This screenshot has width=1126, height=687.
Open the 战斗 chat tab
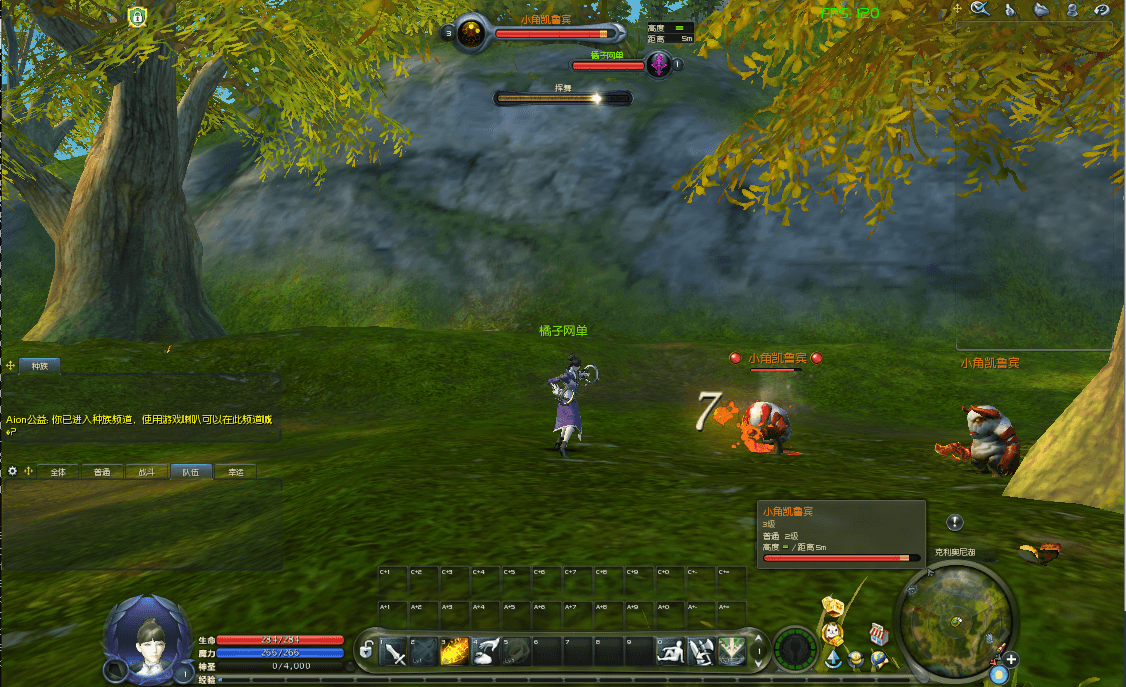click(x=147, y=471)
